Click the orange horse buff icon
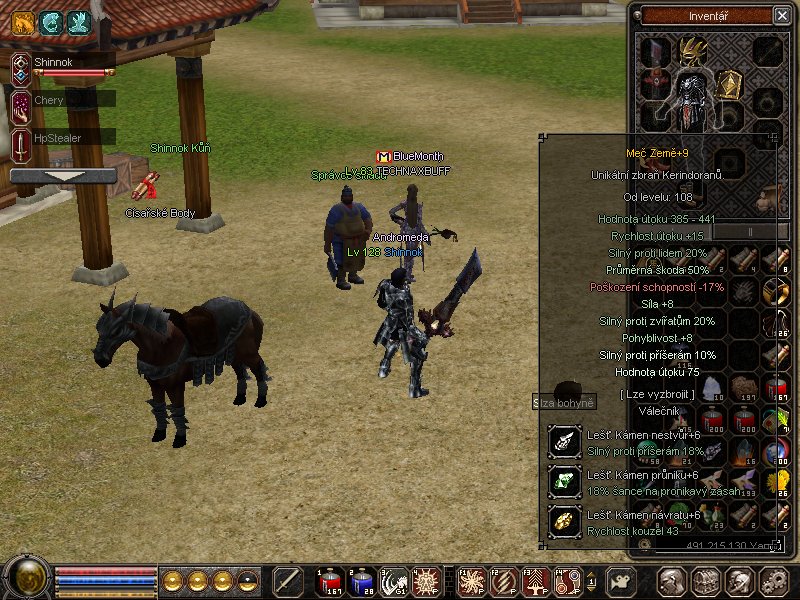800x600 pixels. (x=23, y=22)
